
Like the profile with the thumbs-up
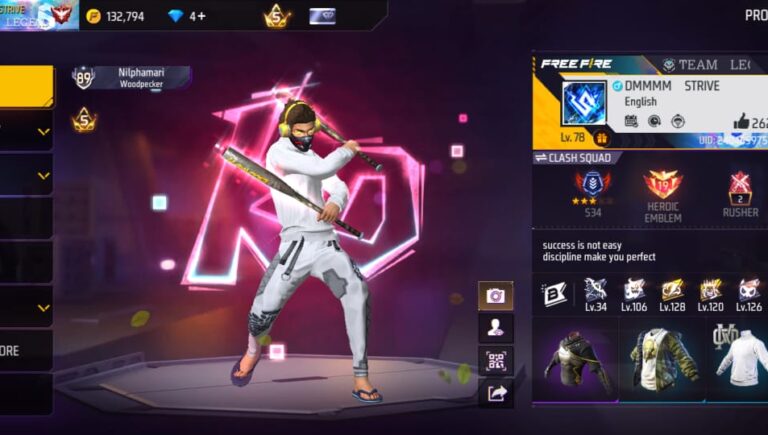pos(741,122)
